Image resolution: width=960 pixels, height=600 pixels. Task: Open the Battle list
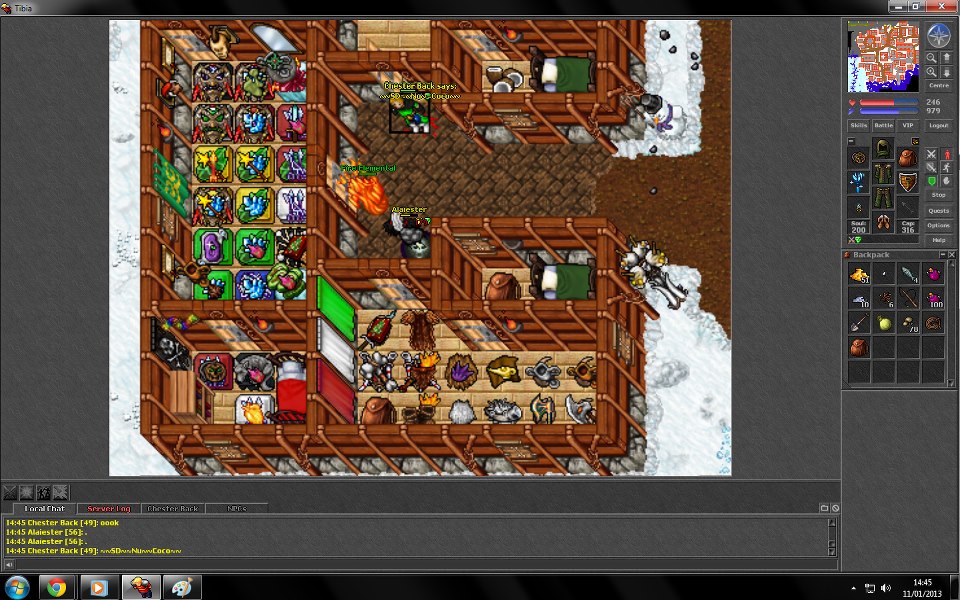pyautogui.click(x=884, y=126)
